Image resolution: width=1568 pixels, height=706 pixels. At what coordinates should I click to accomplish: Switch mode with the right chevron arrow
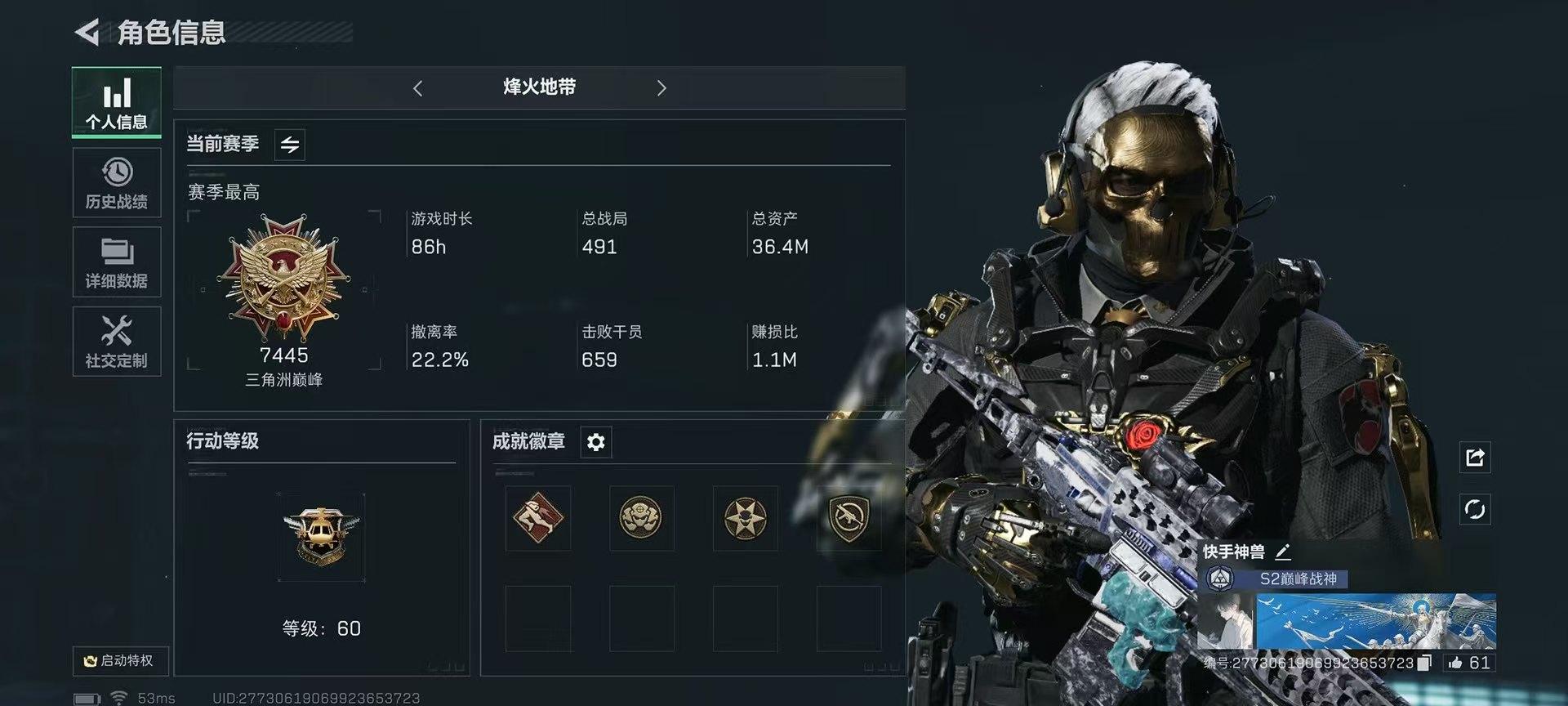[x=662, y=87]
